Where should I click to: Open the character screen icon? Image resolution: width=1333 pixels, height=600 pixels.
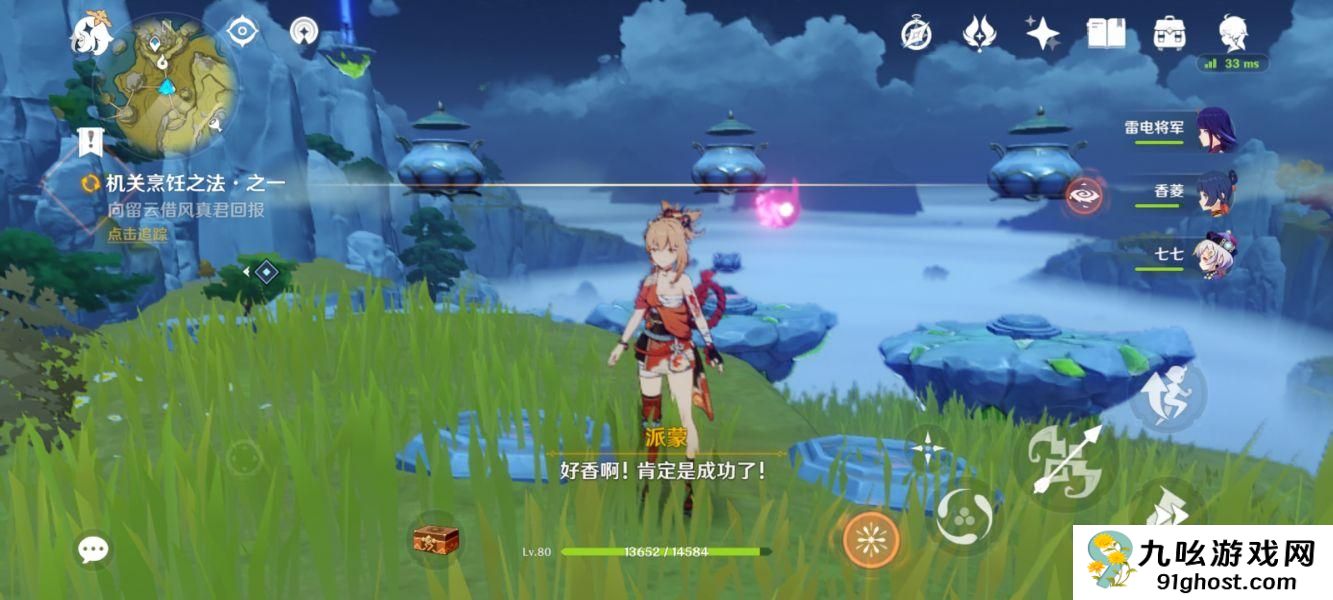click(x=1233, y=32)
